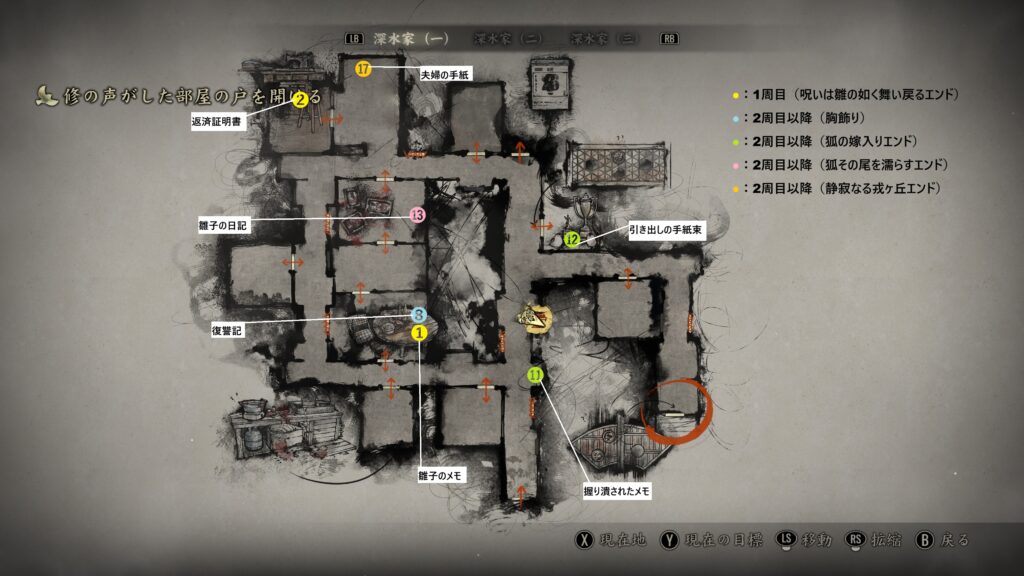1024x576 pixels.
Task: Select green map marker number 11
Action: [536, 375]
